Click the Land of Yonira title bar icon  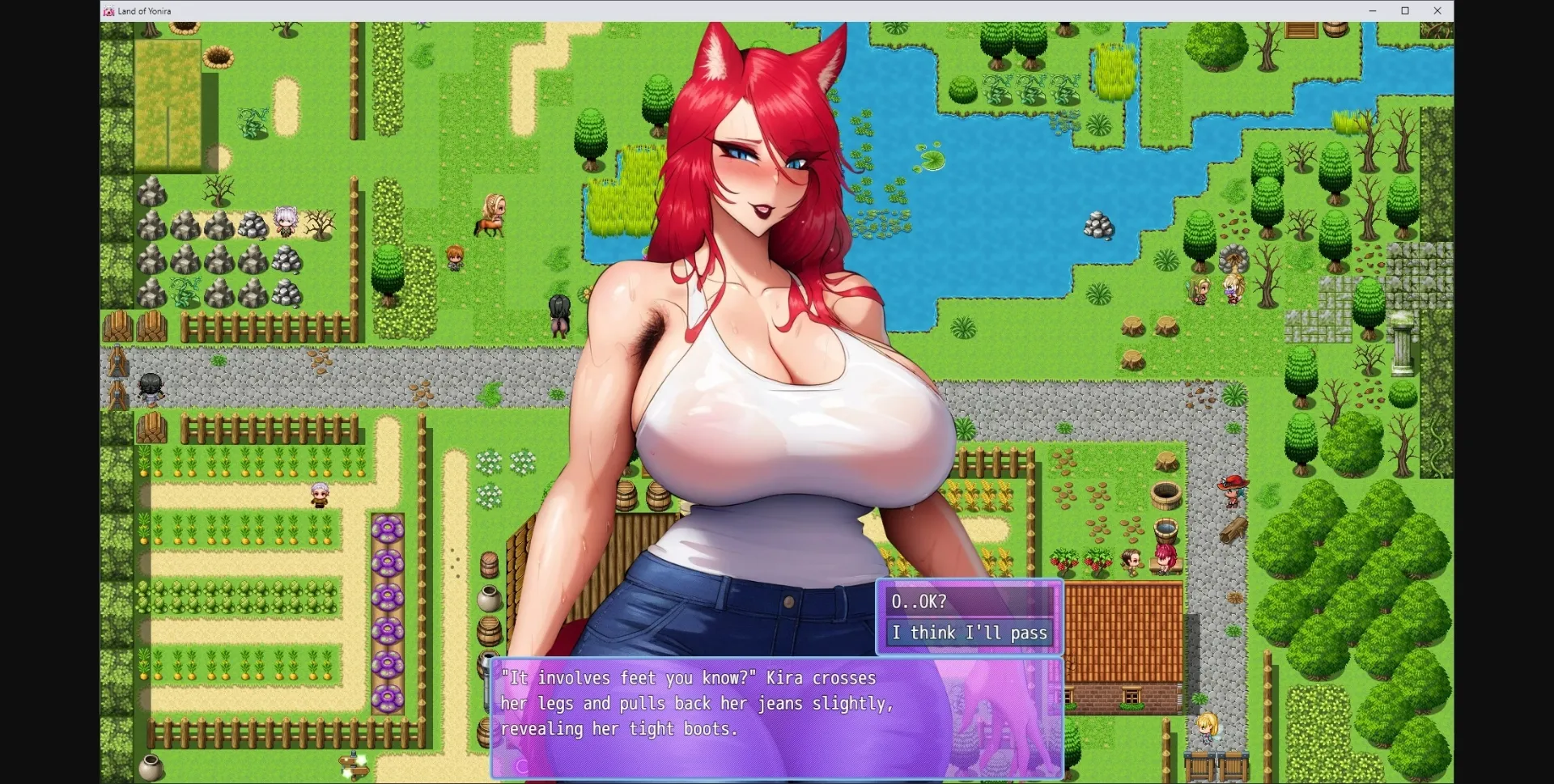click(x=108, y=11)
